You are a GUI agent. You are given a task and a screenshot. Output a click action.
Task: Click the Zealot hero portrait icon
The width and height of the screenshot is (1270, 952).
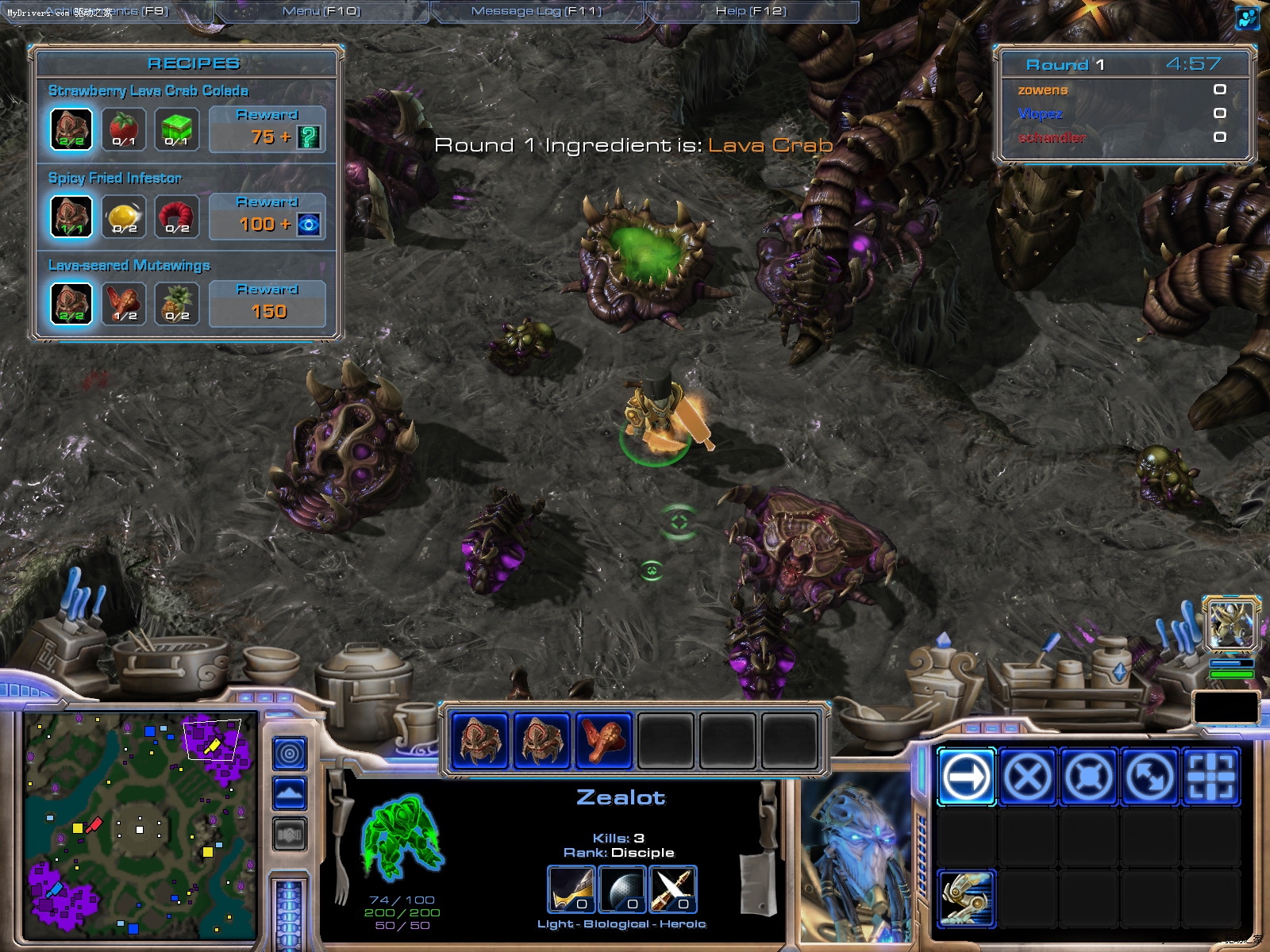point(1231,624)
